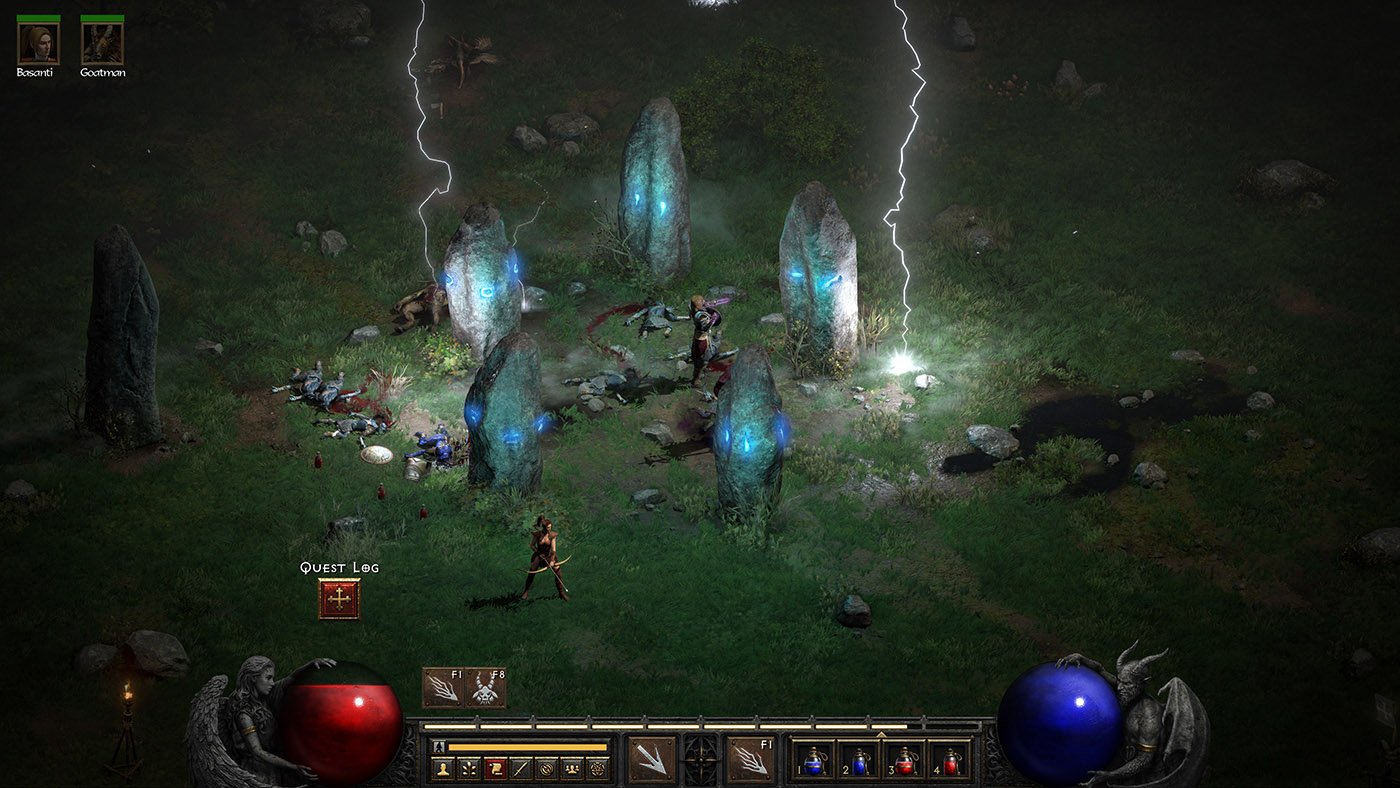The image size is (1400, 788).
Task: Click the highlighted red scroll quest button
Action: coord(493,768)
